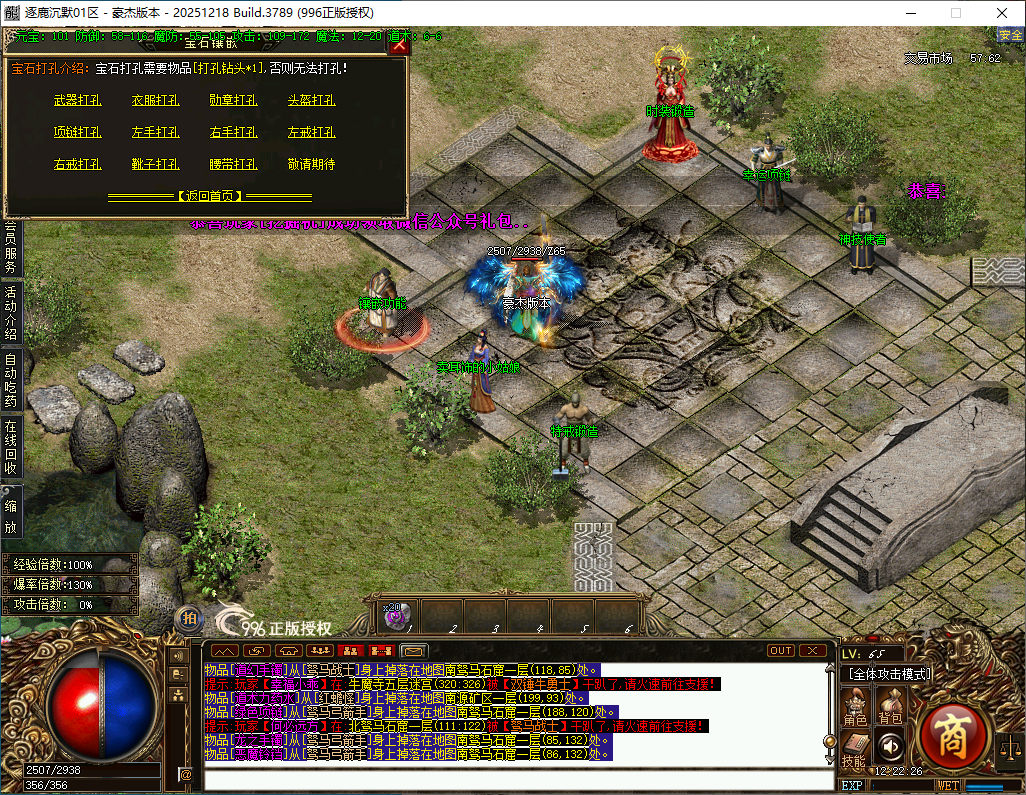Open the 角色 character sheet
The width and height of the screenshot is (1026, 795).
point(855,707)
